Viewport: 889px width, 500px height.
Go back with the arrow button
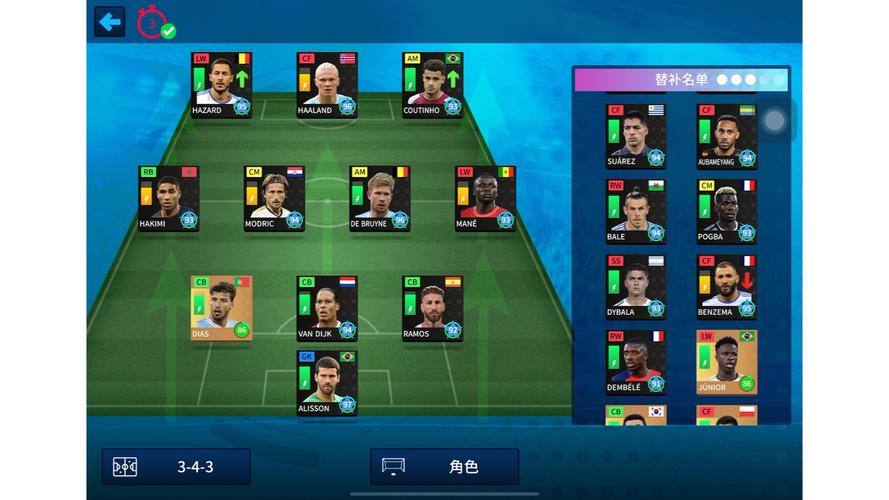(x=109, y=21)
